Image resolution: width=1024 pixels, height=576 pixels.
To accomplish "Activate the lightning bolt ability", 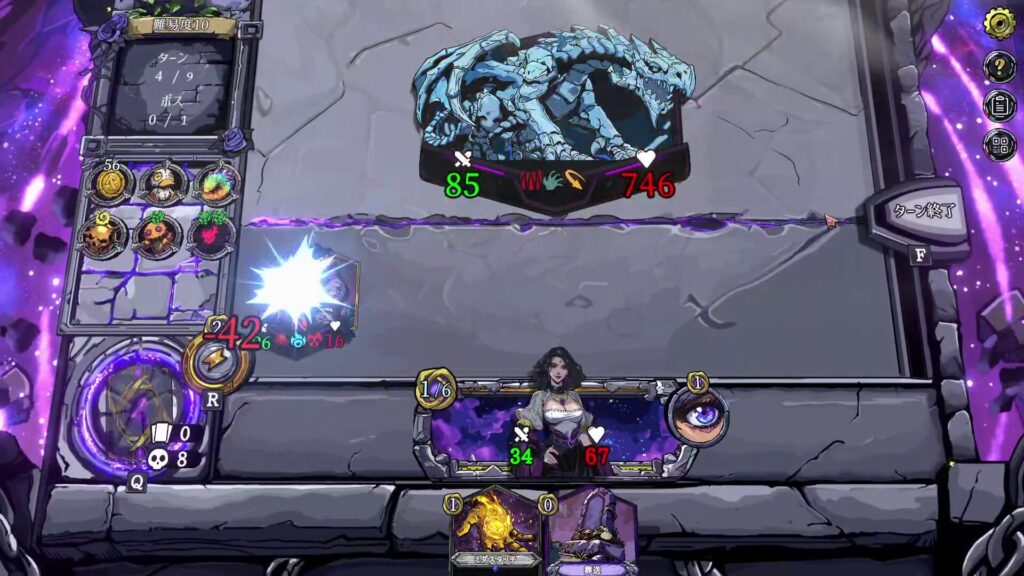I will pos(216,360).
